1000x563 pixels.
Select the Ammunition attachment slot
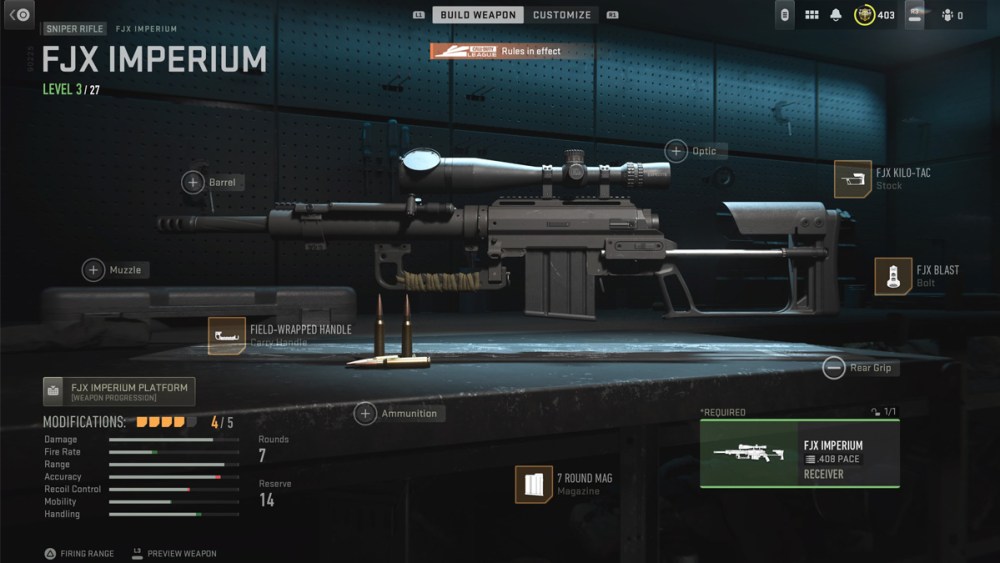pyautogui.click(x=366, y=413)
